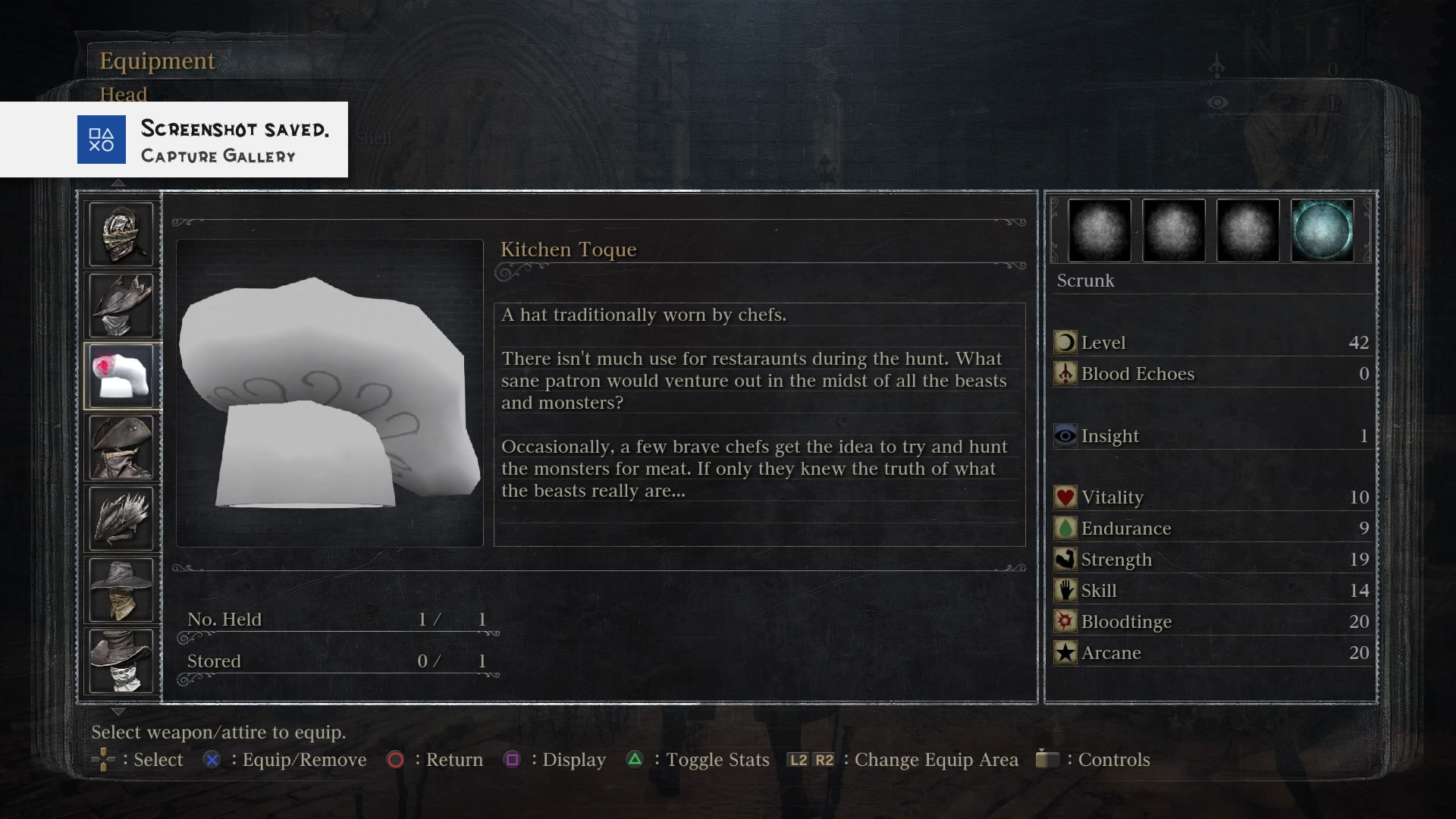Click the Equip/Remove cross button prompt
This screenshot has width=1456, height=819.
212,760
